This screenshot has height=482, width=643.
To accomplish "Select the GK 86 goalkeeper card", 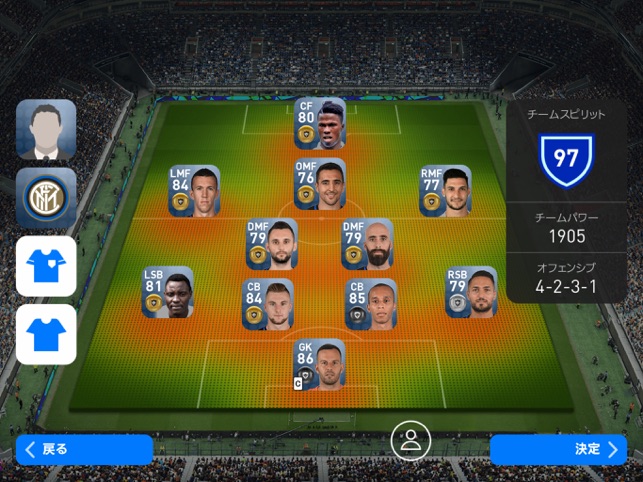I will coord(319,364).
